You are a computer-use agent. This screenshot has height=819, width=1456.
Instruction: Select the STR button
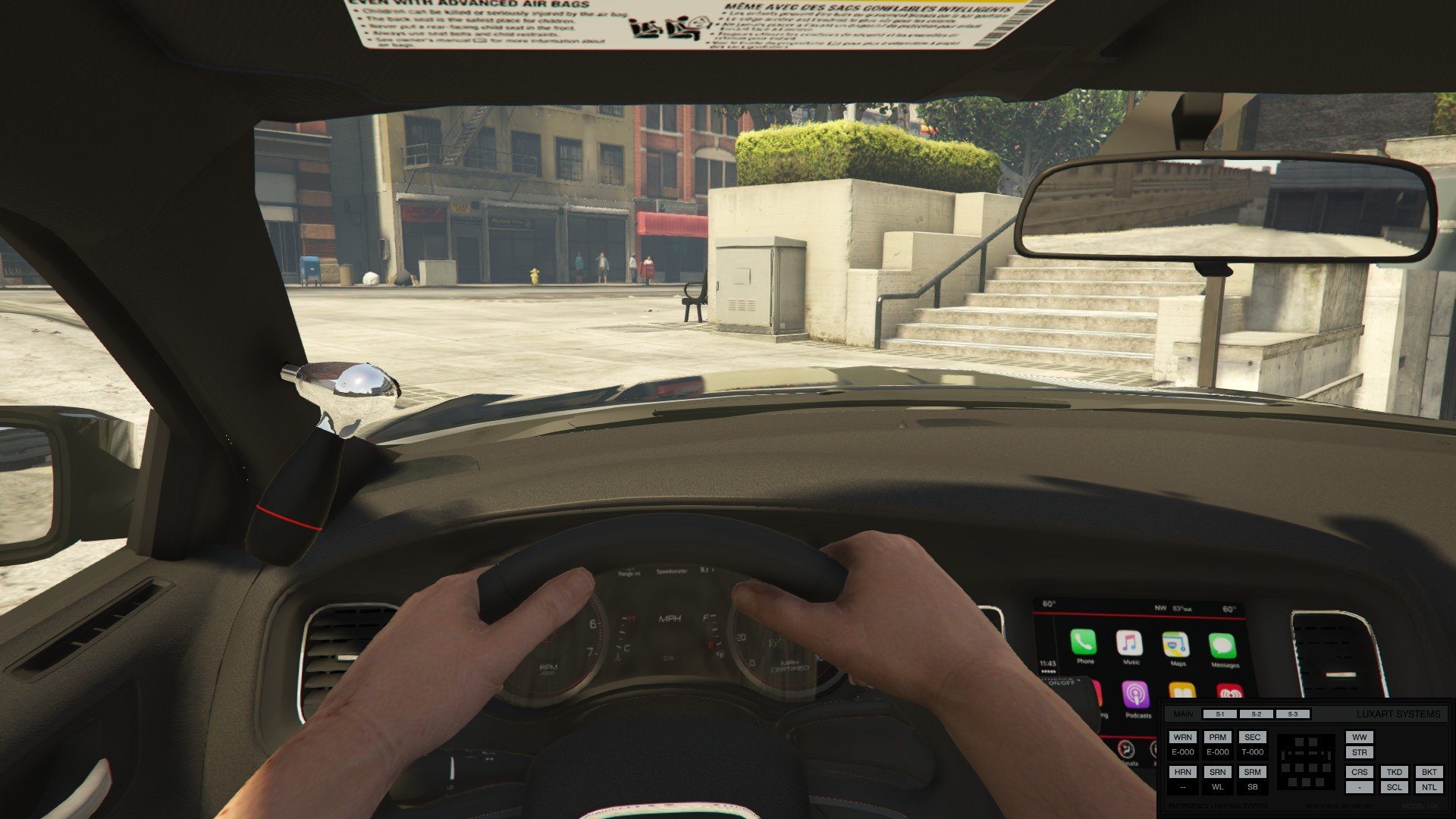(x=1359, y=752)
